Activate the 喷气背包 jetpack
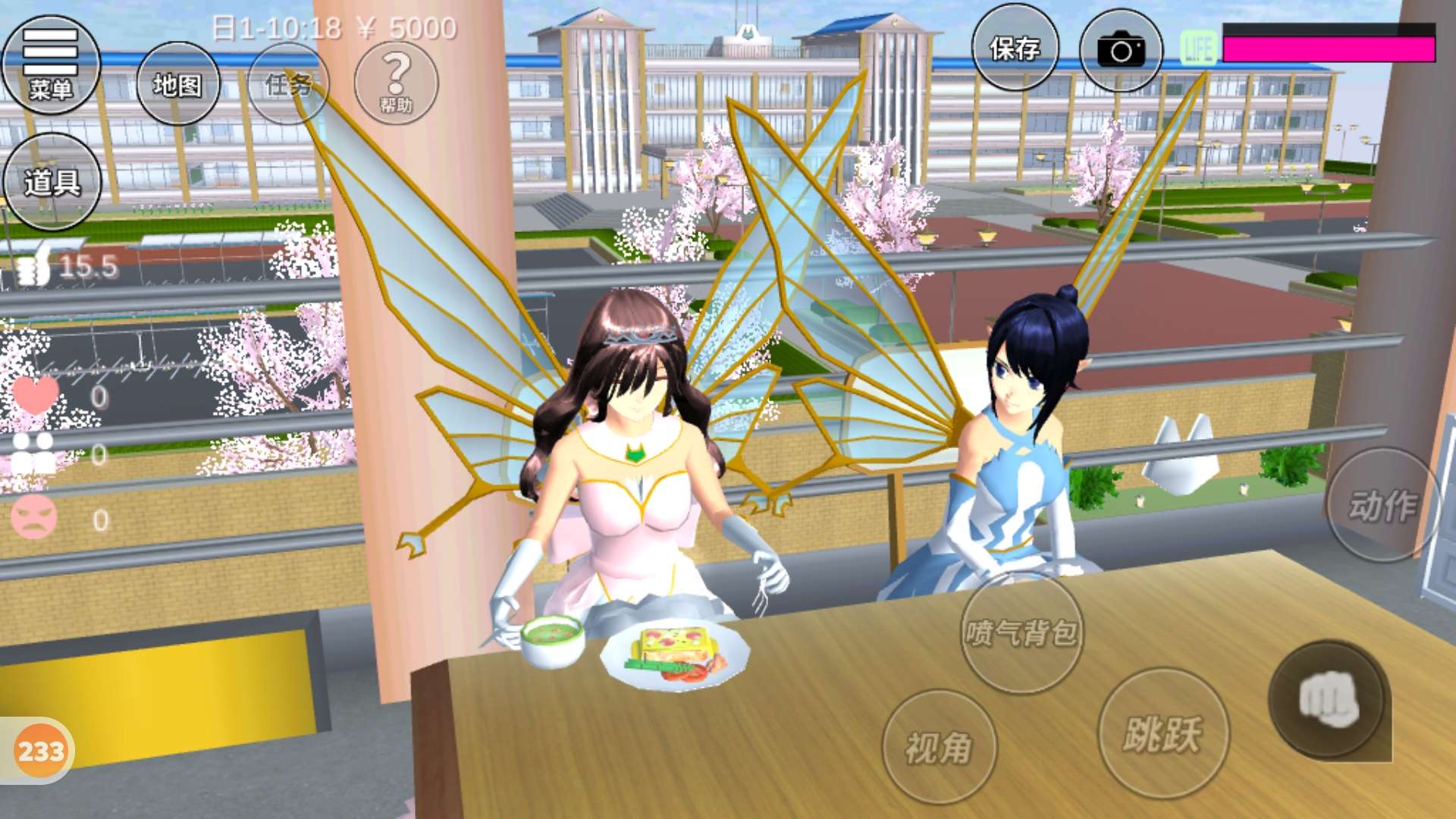This screenshot has width=1456, height=819. [1021, 632]
